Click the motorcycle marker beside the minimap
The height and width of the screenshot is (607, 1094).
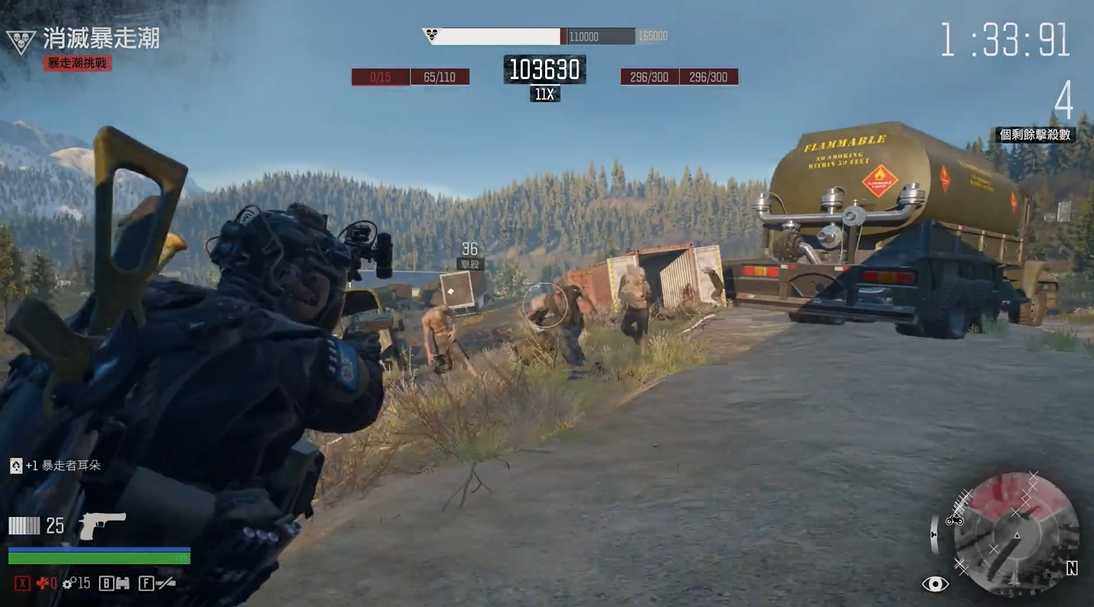click(x=954, y=519)
